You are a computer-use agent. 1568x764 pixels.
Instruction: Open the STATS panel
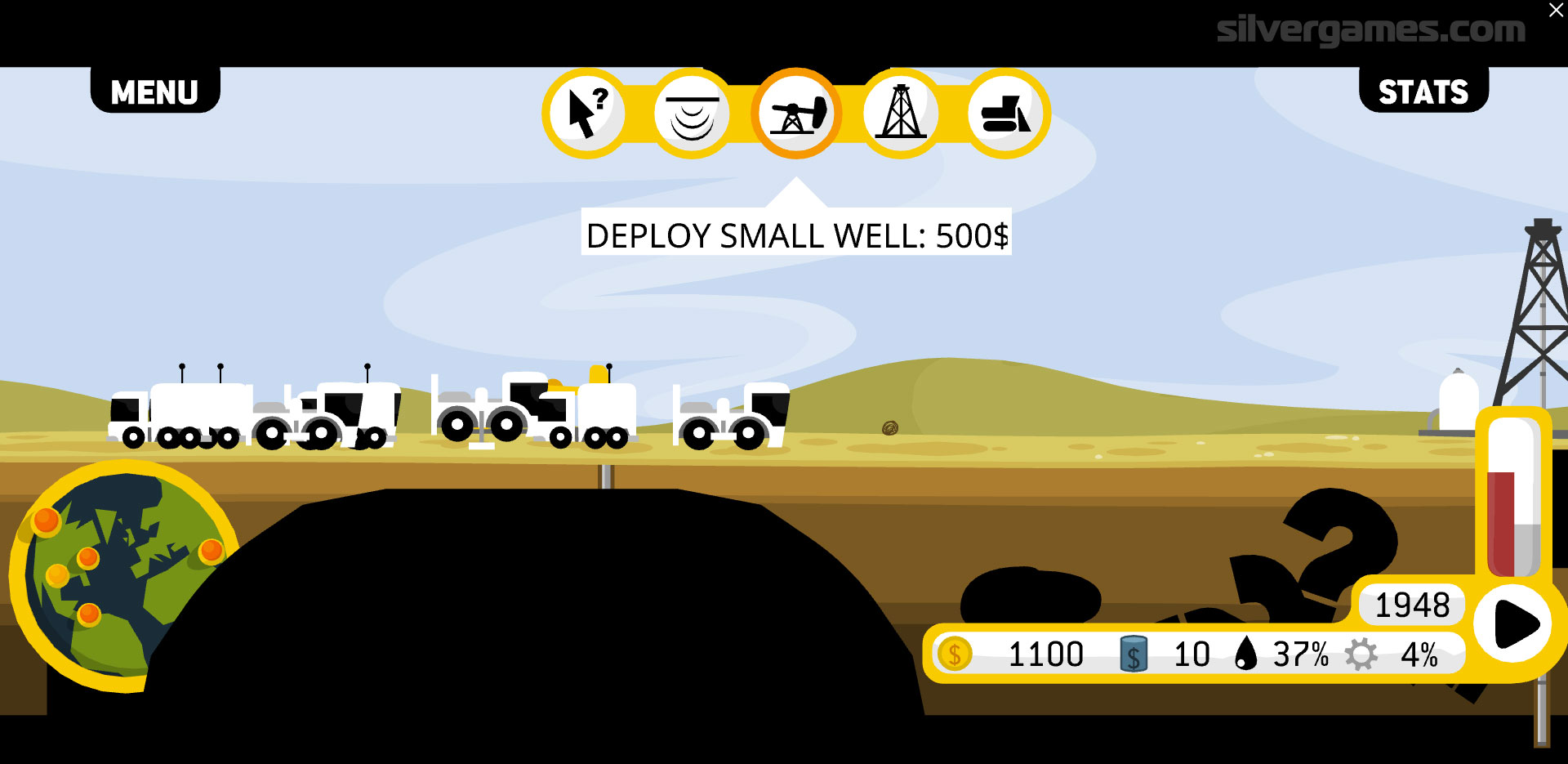[1423, 92]
